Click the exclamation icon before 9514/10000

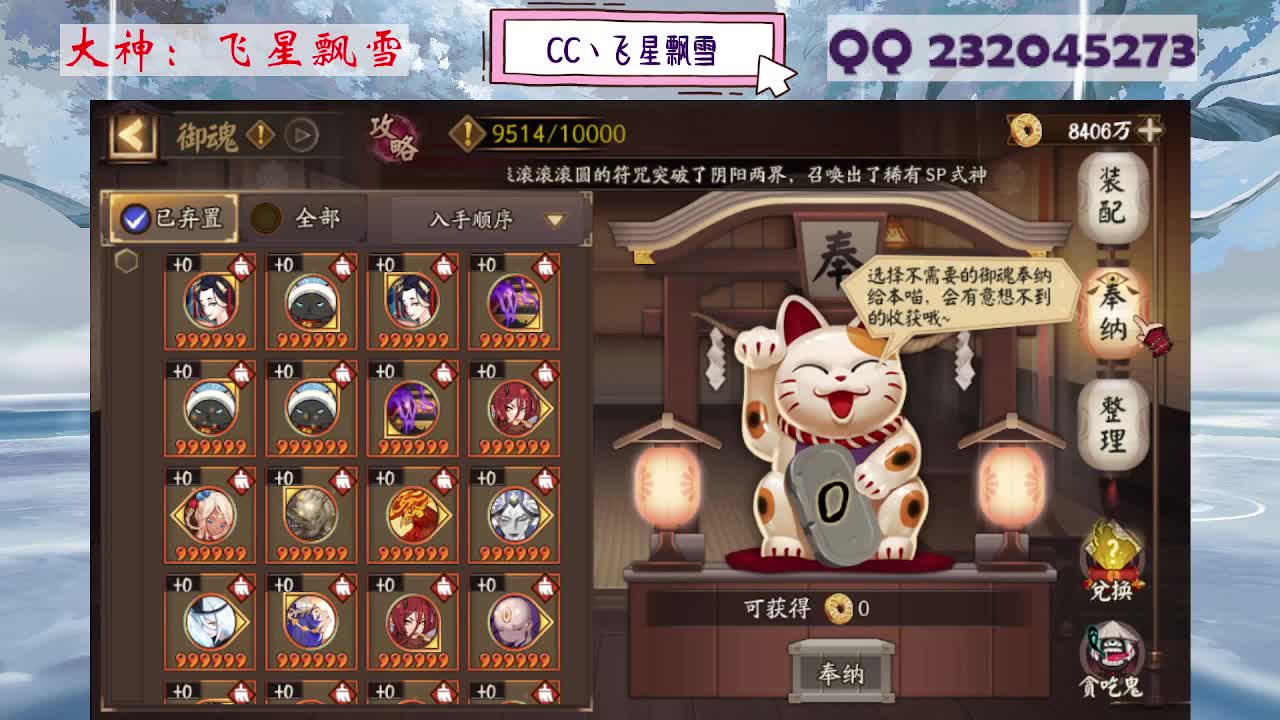coord(465,132)
